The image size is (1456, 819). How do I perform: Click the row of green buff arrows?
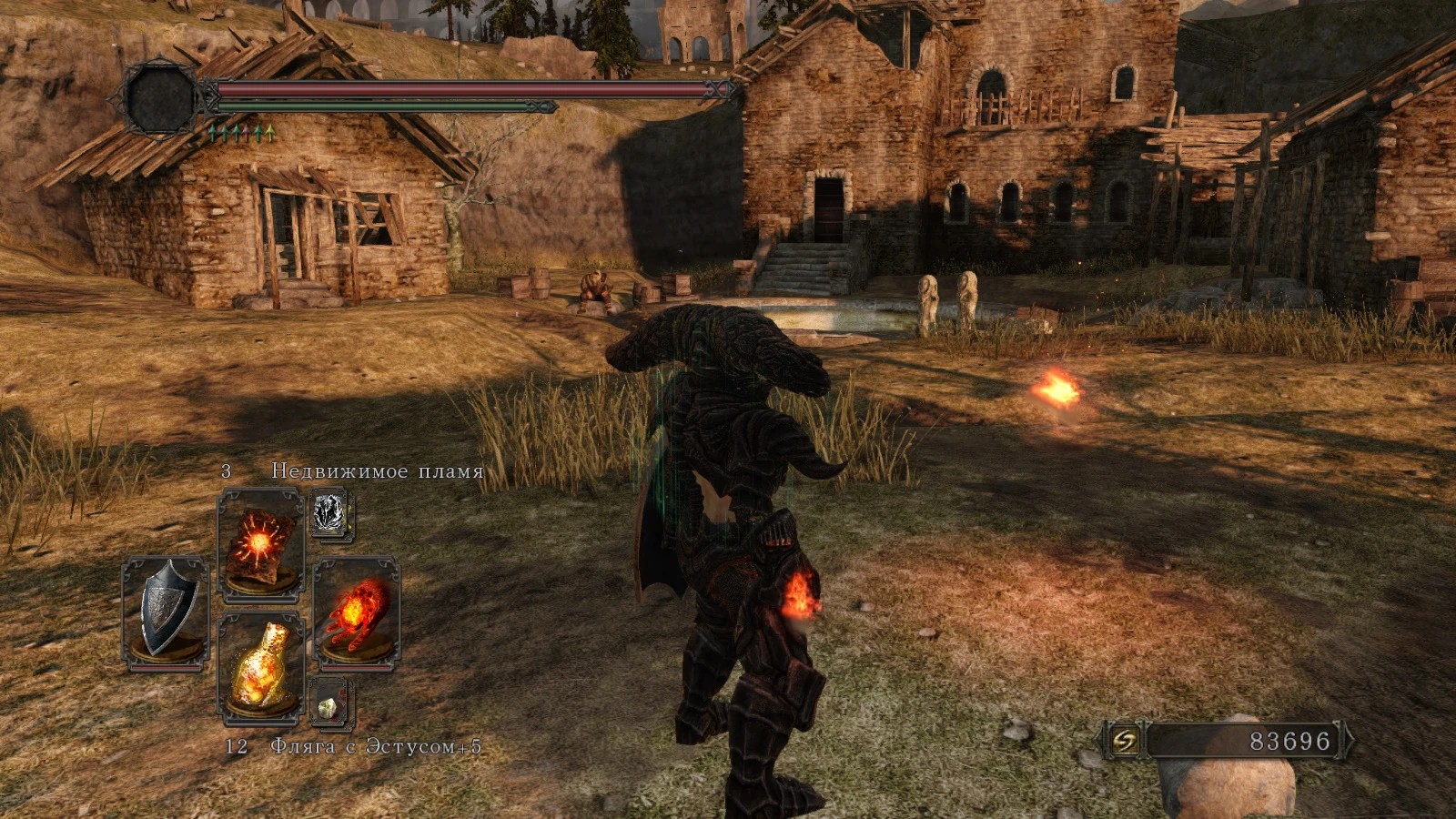point(241,134)
